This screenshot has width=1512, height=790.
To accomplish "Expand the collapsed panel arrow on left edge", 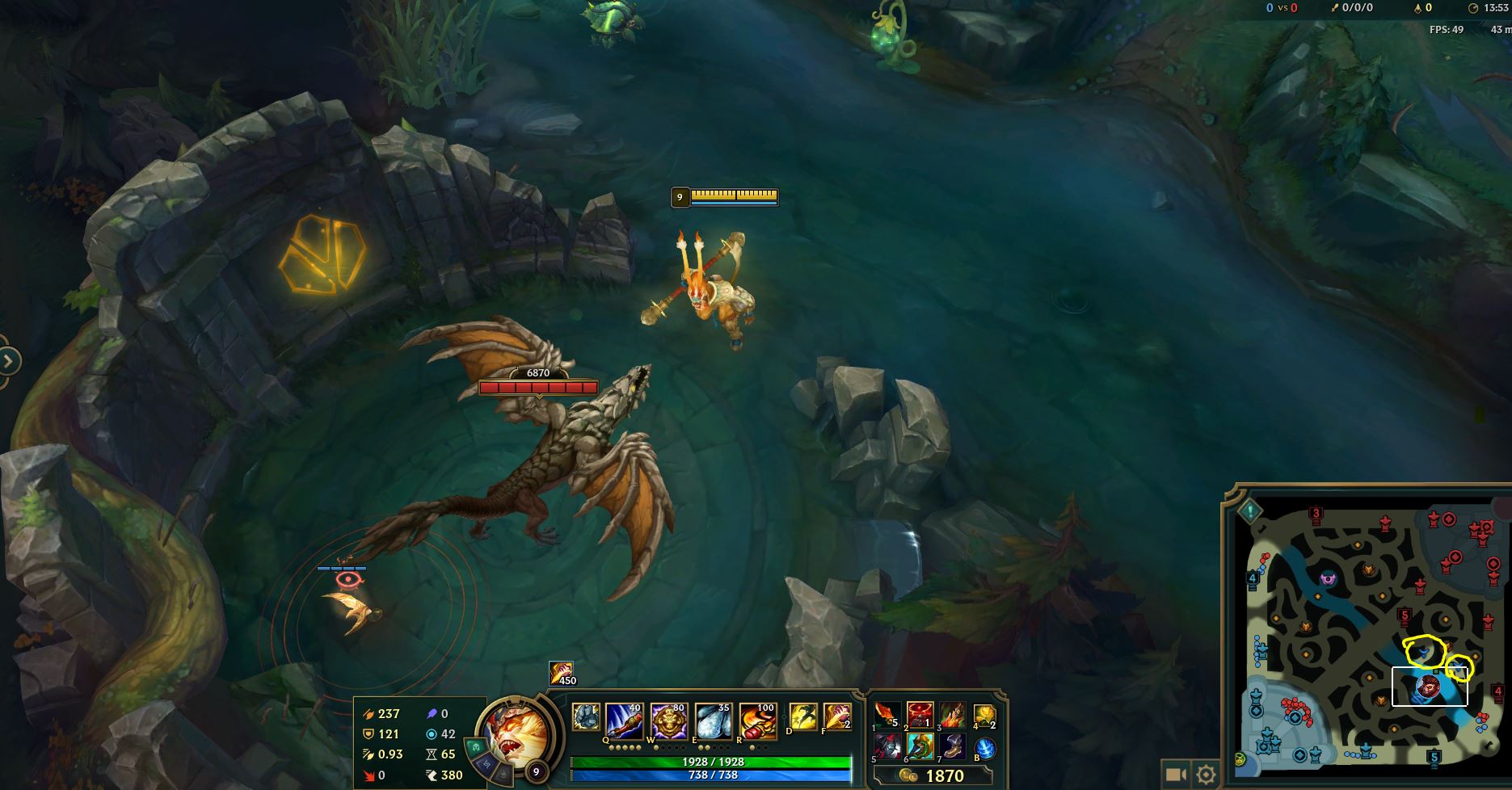I will pos(8,363).
